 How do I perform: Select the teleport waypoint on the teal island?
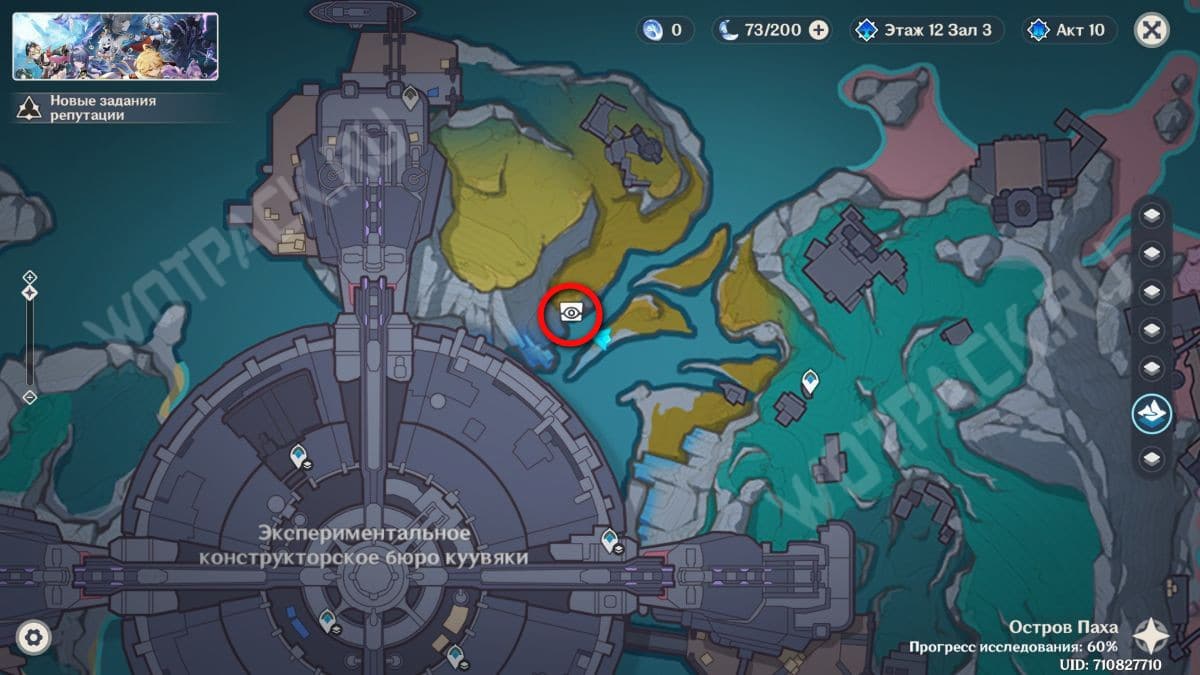810,380
